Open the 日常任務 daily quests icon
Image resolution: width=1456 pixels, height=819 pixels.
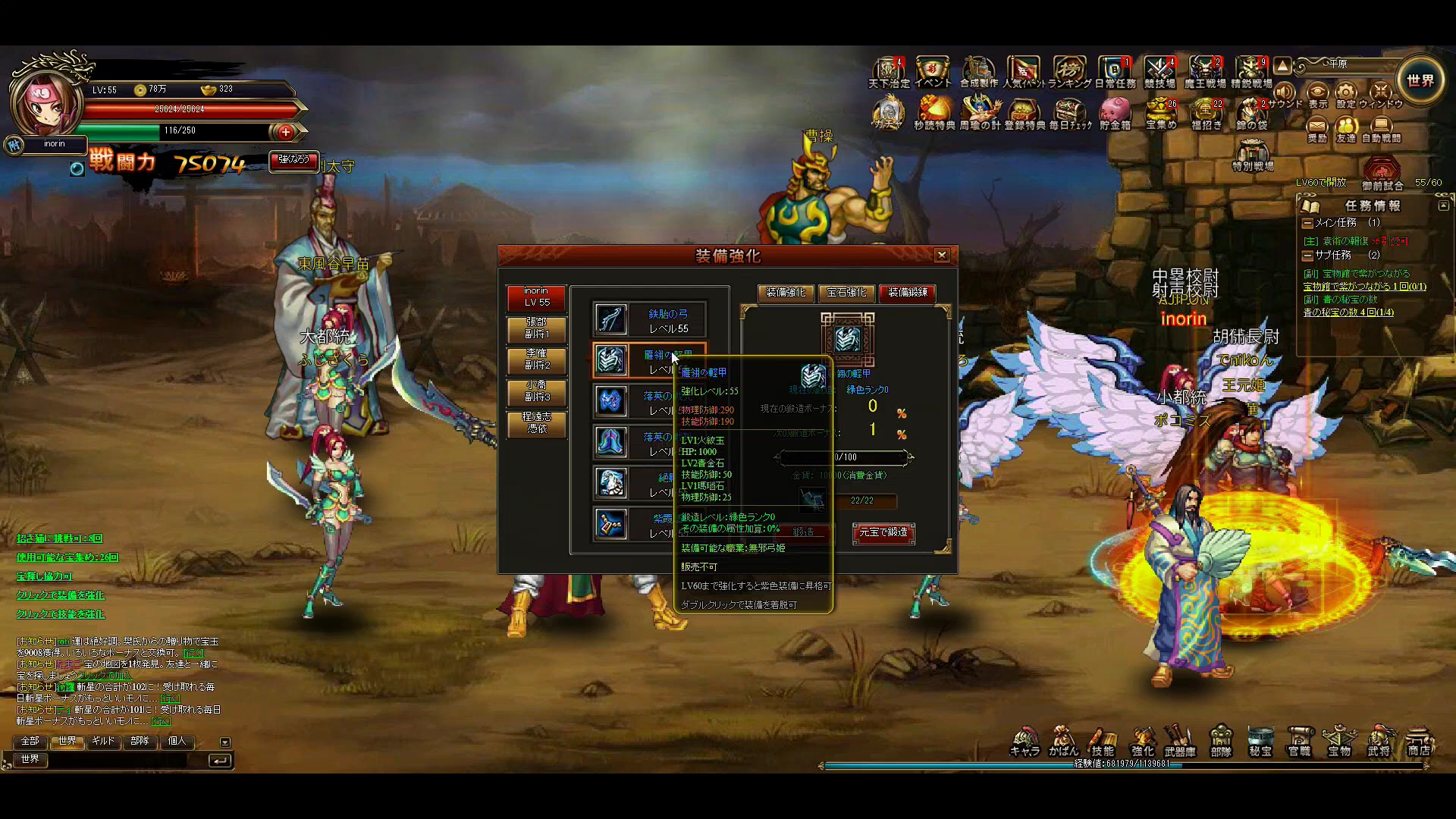coord(1115,72)
